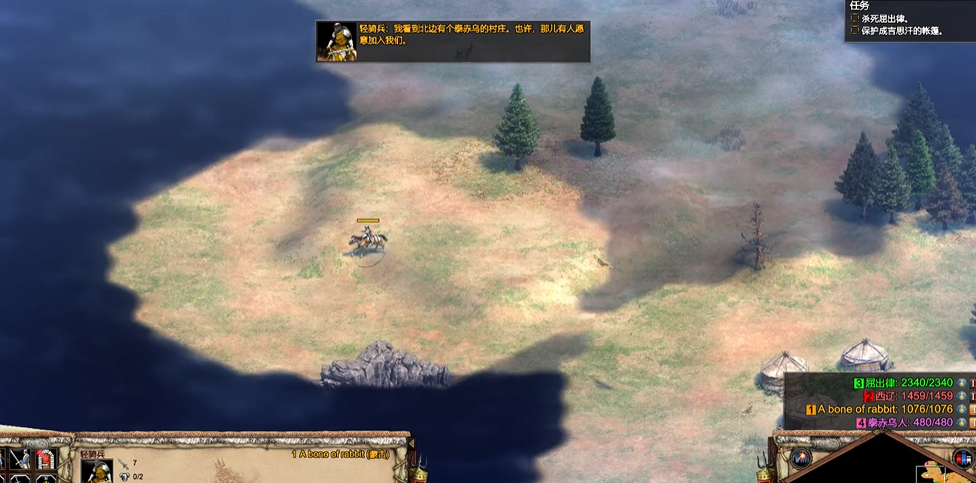Click the '保护成吉思汗的帐篷' objective entry

900,31
